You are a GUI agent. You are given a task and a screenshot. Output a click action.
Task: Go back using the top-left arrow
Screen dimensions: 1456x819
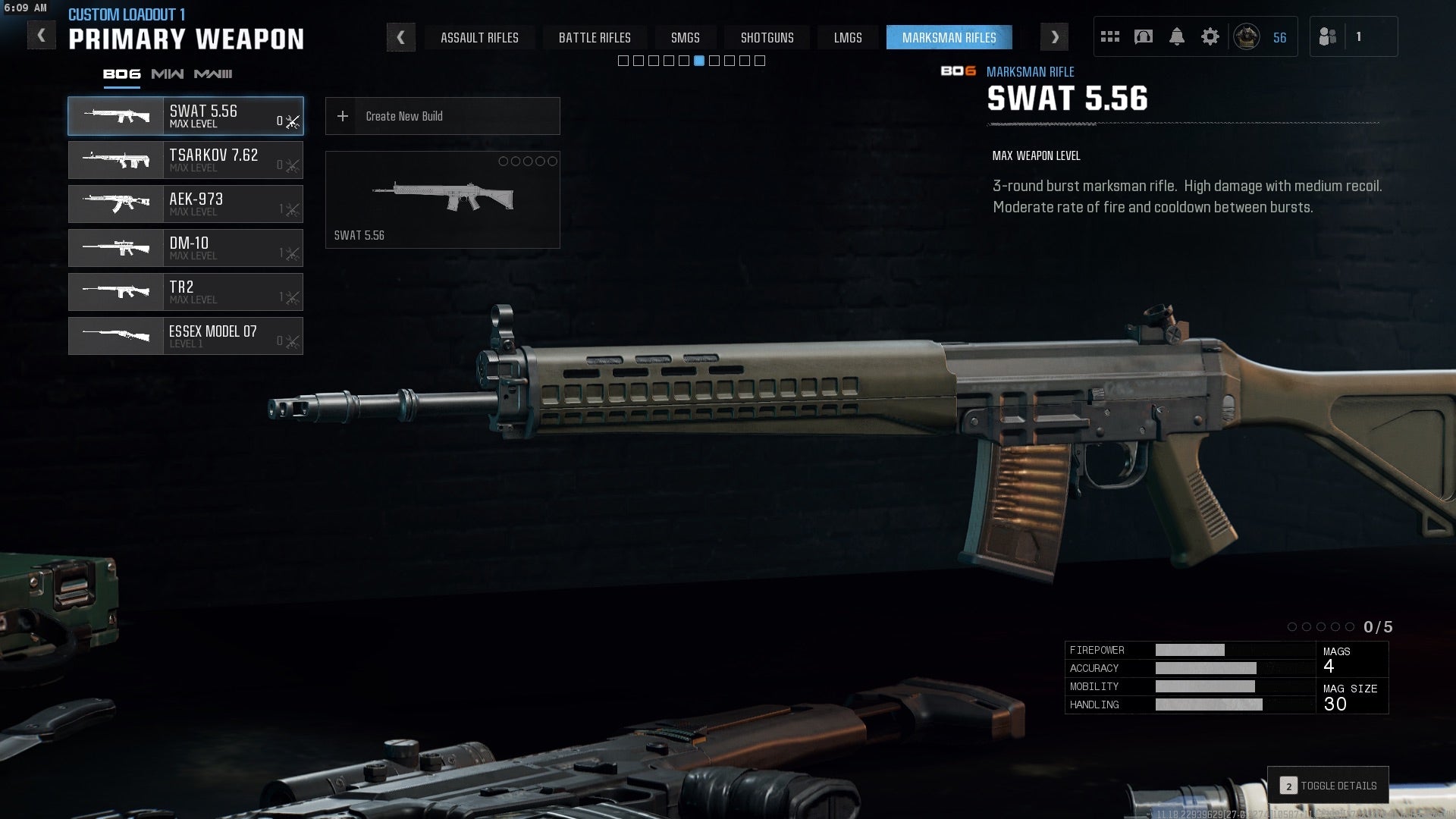click(x=41, y=36)
